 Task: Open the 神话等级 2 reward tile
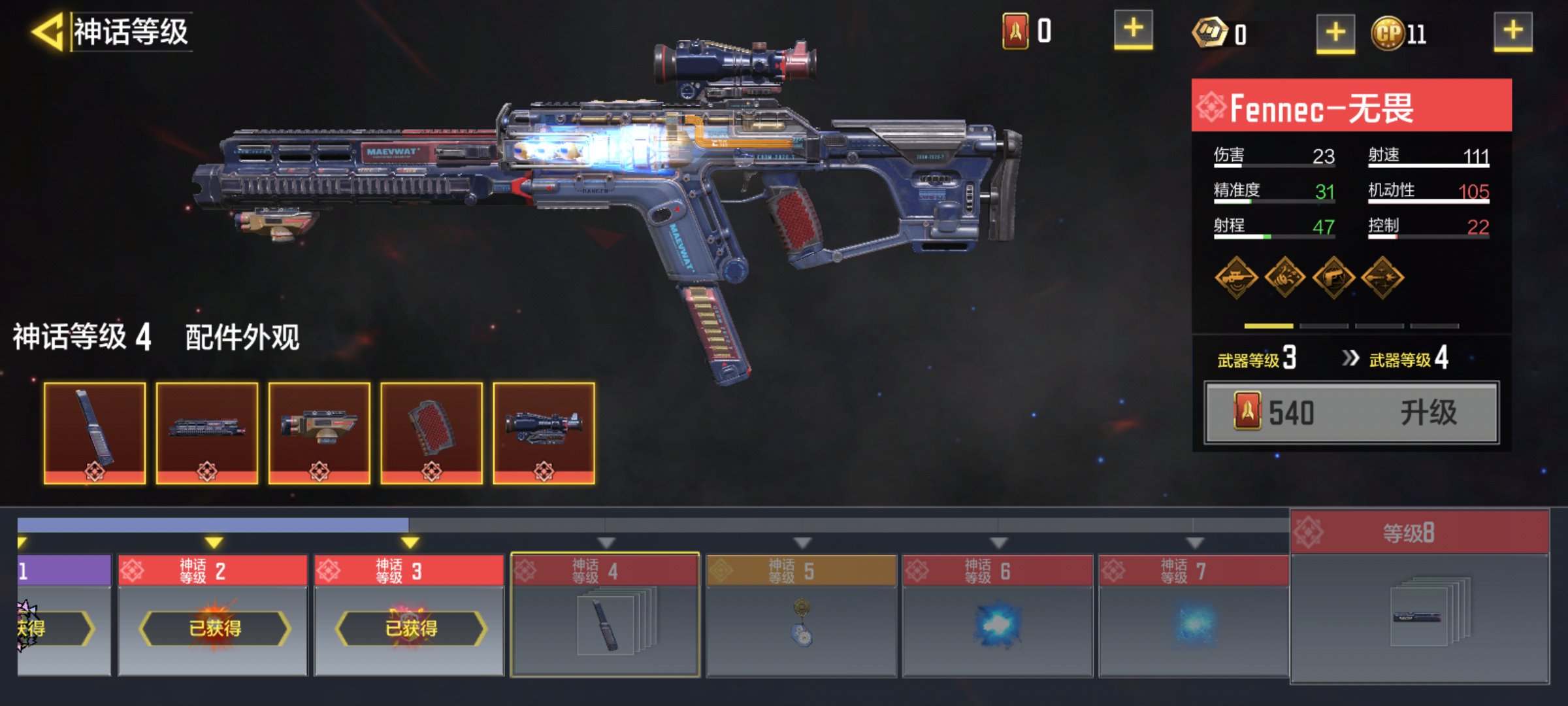213,614
